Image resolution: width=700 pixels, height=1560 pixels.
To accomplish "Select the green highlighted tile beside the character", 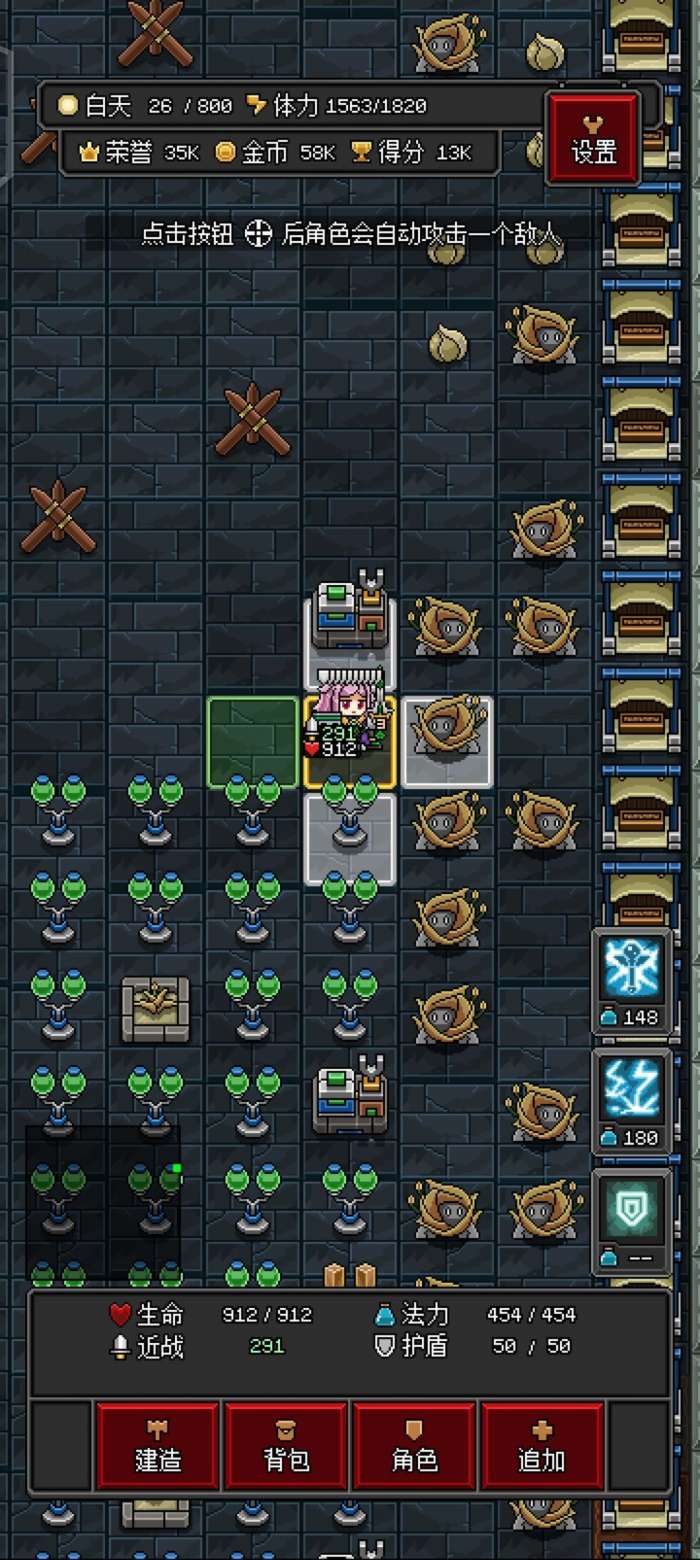I will tap(253, 741).
